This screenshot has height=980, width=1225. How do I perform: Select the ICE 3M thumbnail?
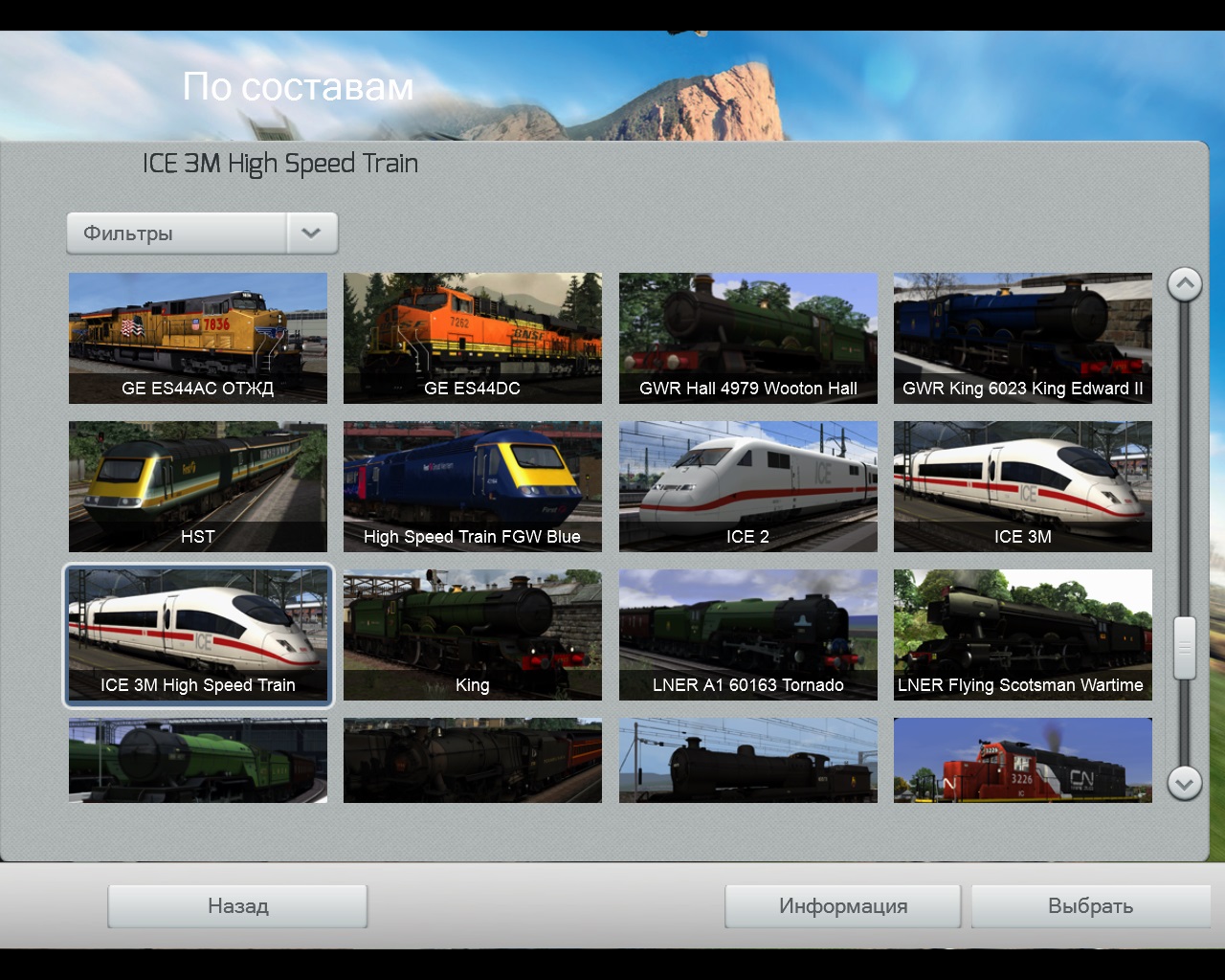coord(1022,485)
